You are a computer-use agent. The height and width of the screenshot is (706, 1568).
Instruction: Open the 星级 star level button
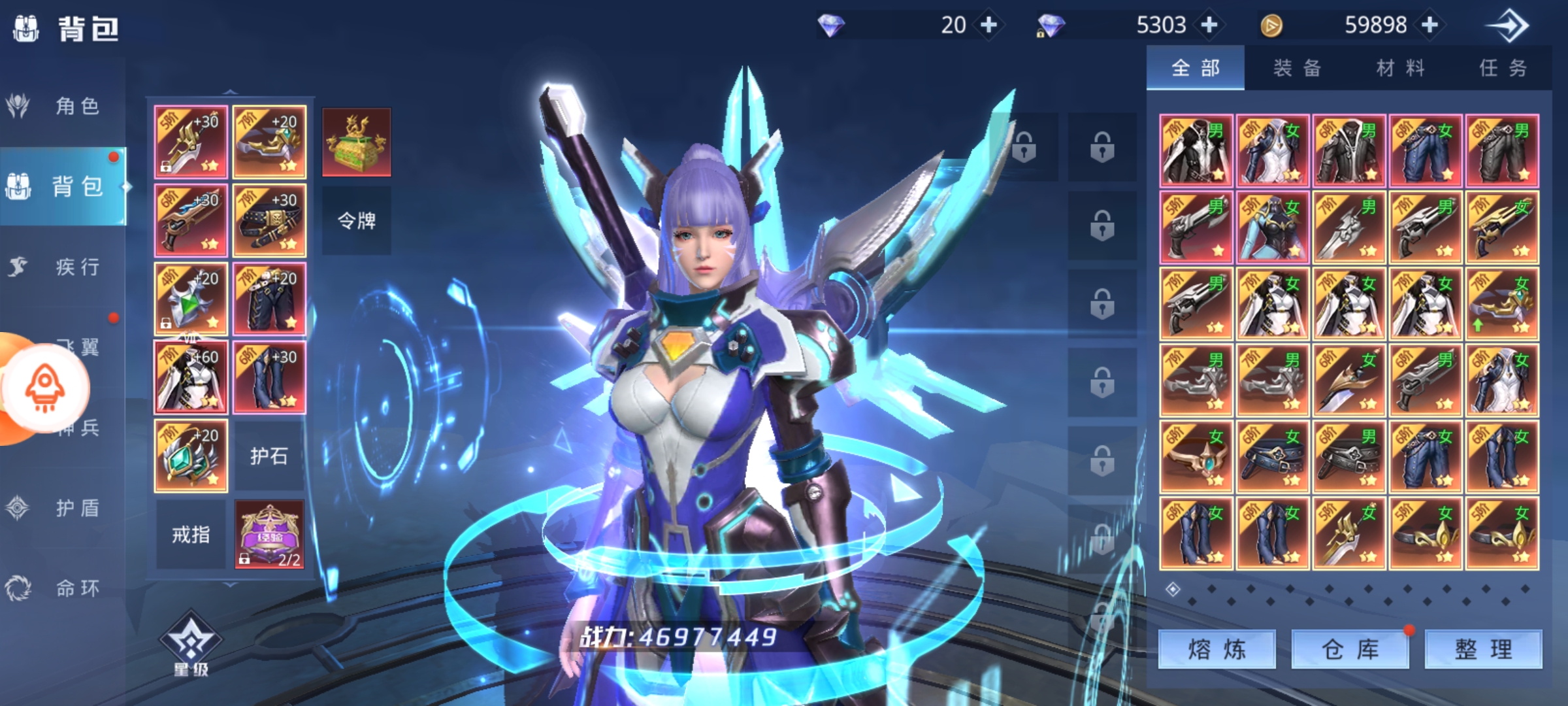(191, 644)
